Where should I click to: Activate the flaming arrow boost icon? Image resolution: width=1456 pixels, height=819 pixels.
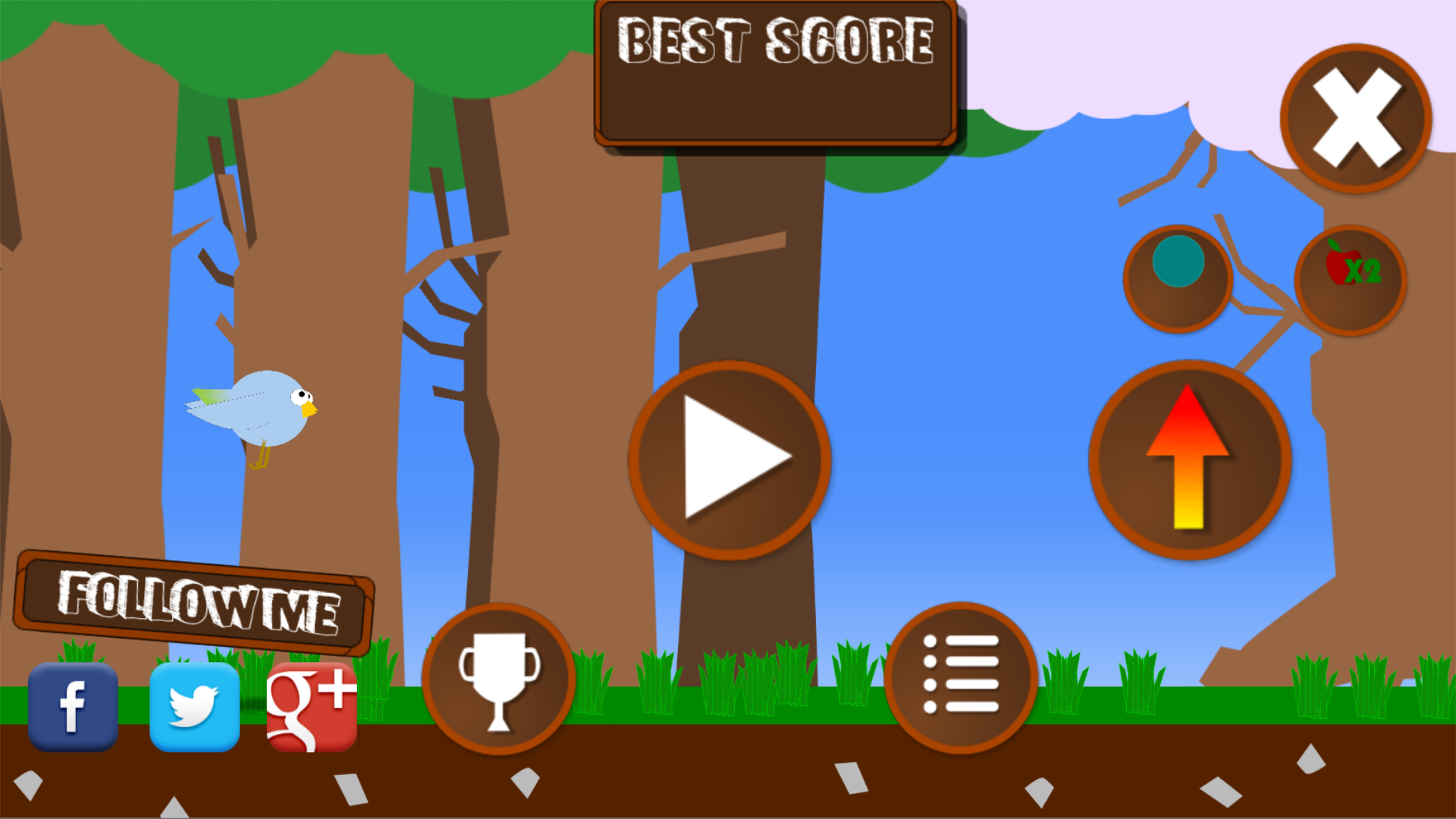pos(1189,459)
